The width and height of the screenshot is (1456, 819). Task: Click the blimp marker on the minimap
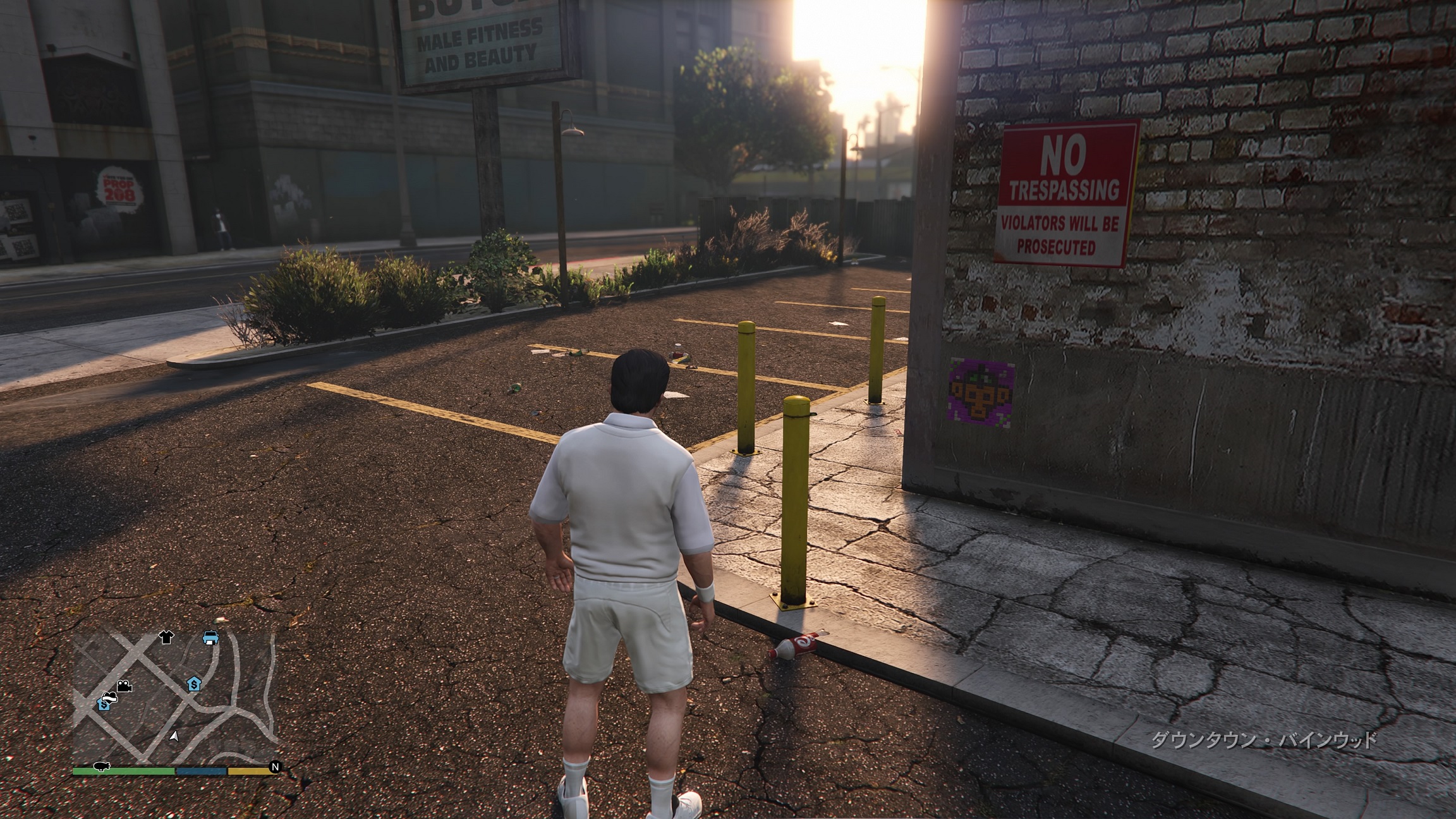[102, 767]
